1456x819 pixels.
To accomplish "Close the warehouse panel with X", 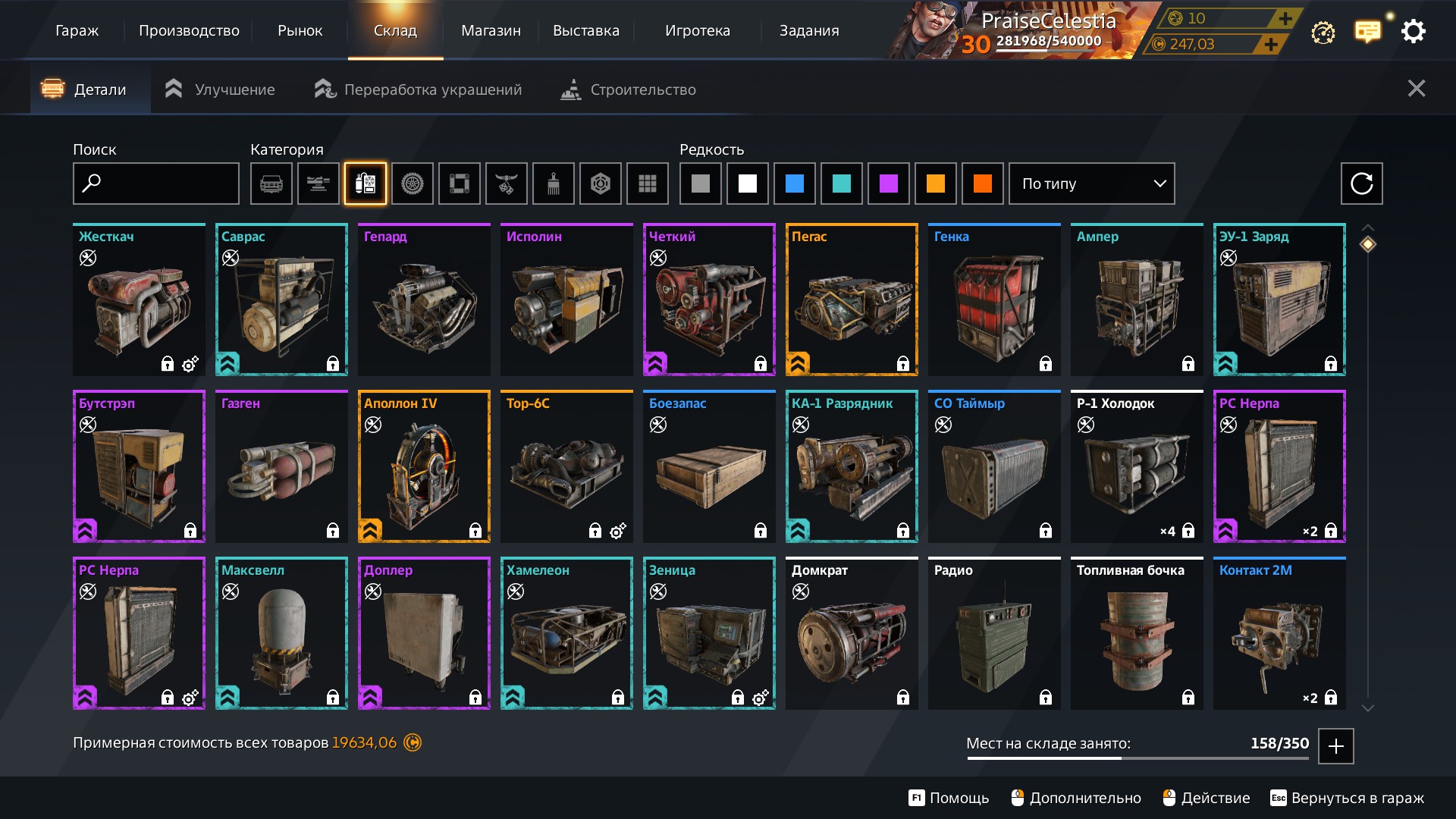I will [1416, 89].
